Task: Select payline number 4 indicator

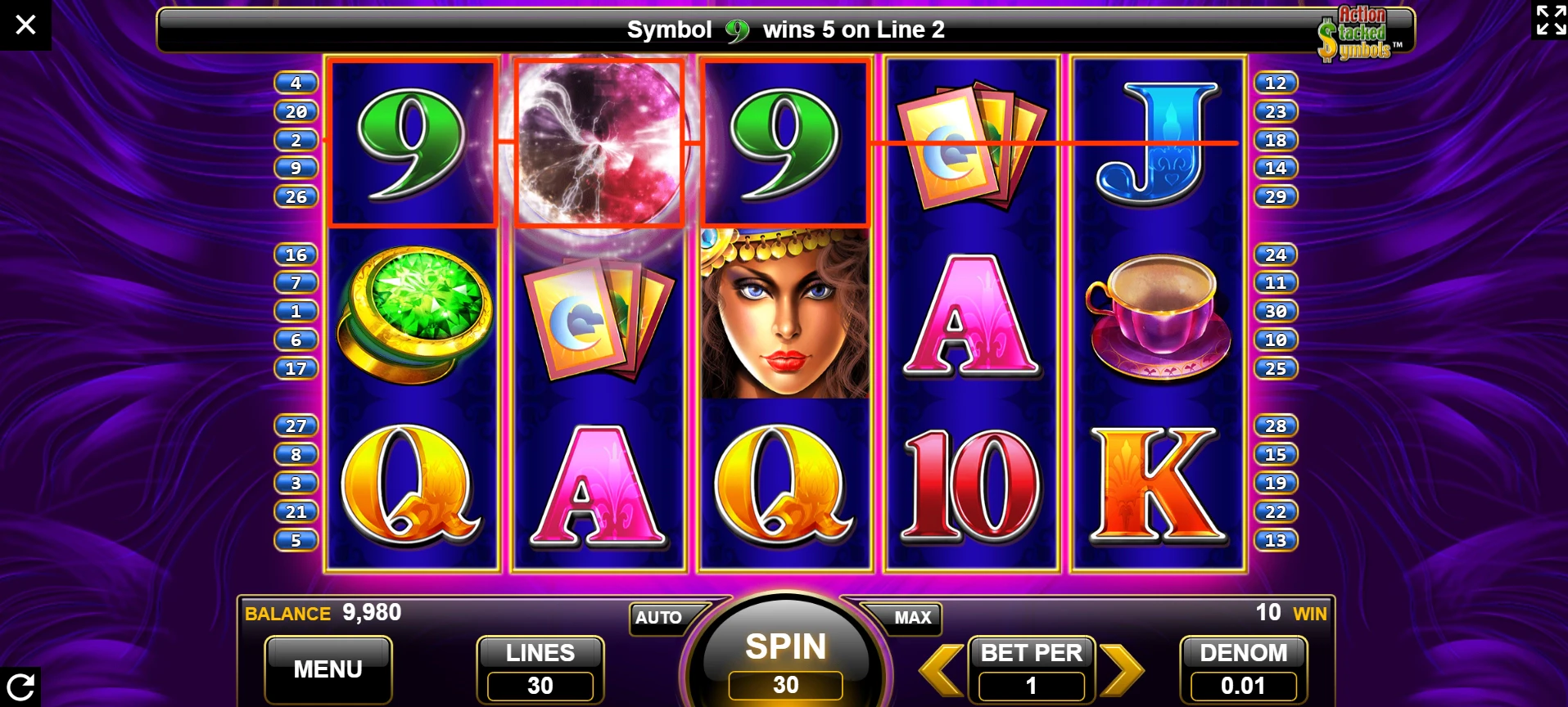Action: pos(296,83)
